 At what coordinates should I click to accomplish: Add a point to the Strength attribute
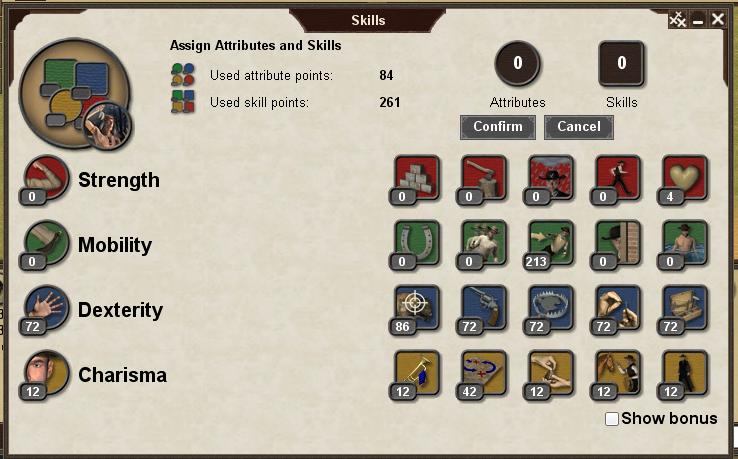[x=47, y=178]
